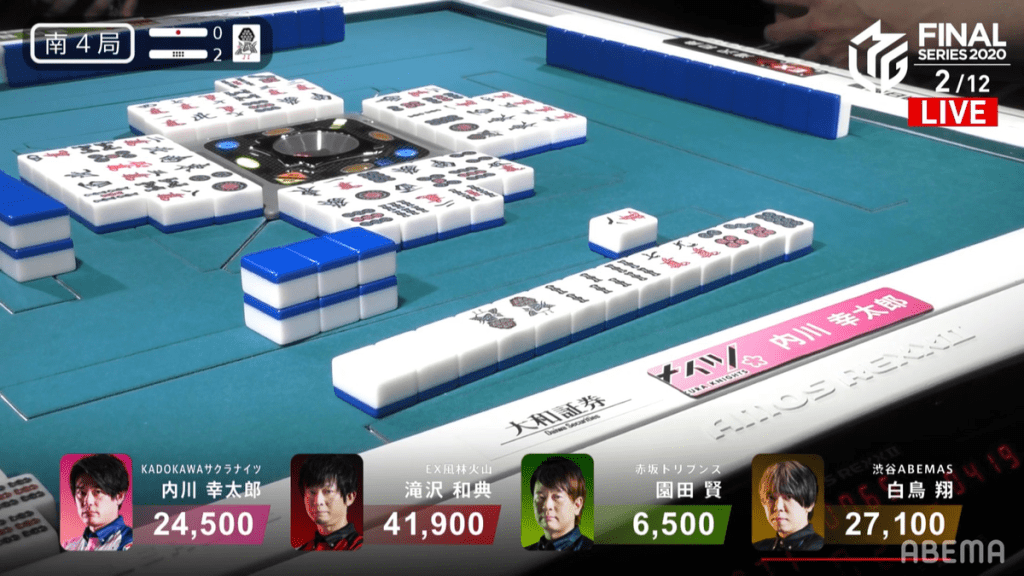Image resolution: width=1024 pixels, height=576 pixels.
Task: Click the red LIVE badge
Action: [951, 112]
